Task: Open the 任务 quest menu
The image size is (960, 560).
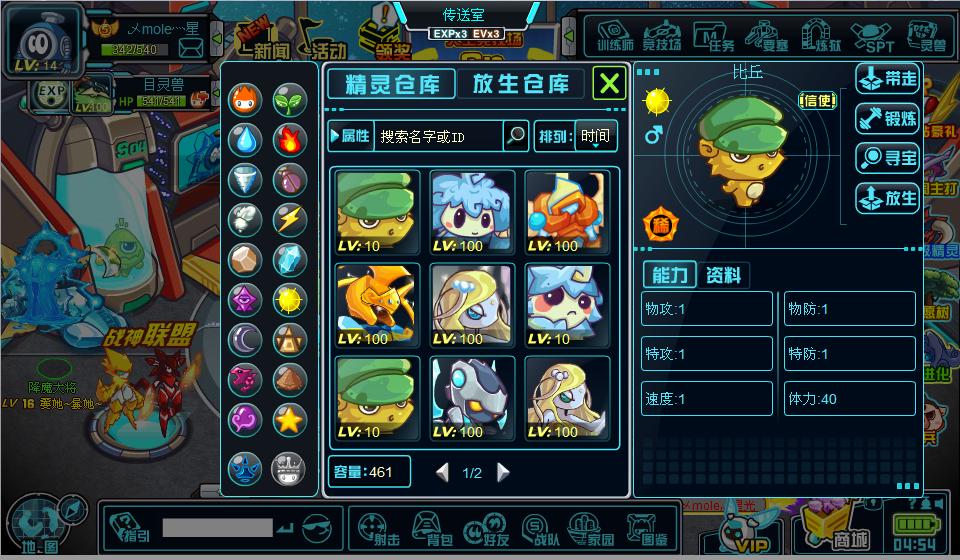Action: [x=714, y=38]
